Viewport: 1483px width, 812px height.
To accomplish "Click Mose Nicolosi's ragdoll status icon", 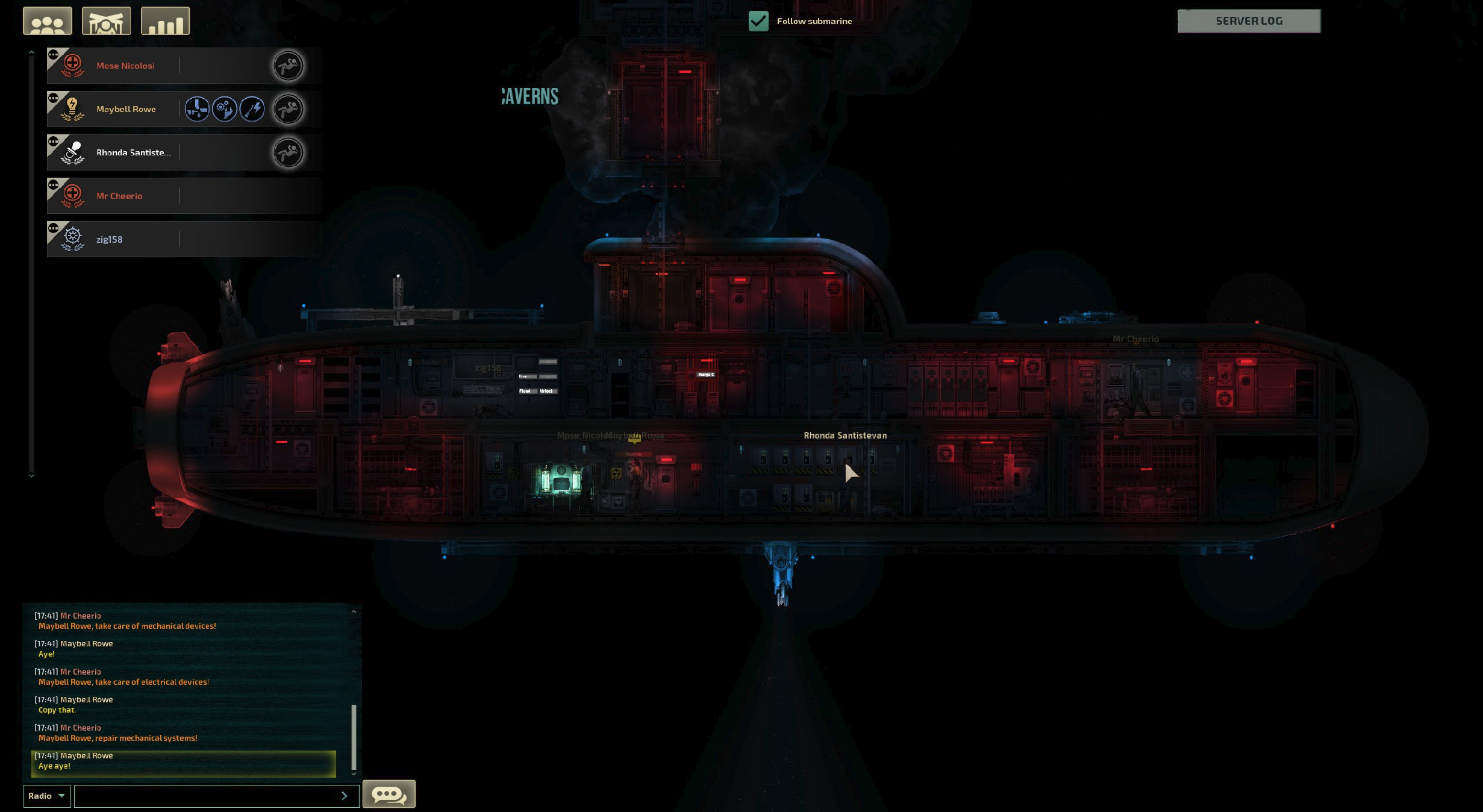I will (288, 66).
